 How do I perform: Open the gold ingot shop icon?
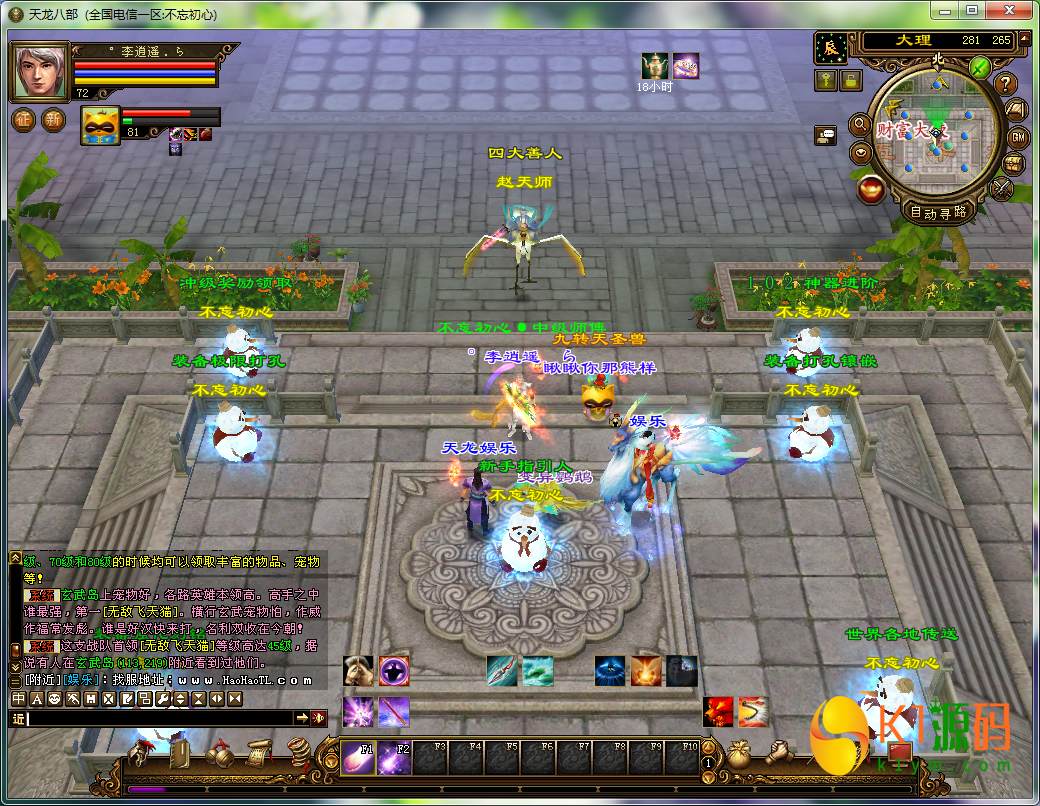click(872, 187)
